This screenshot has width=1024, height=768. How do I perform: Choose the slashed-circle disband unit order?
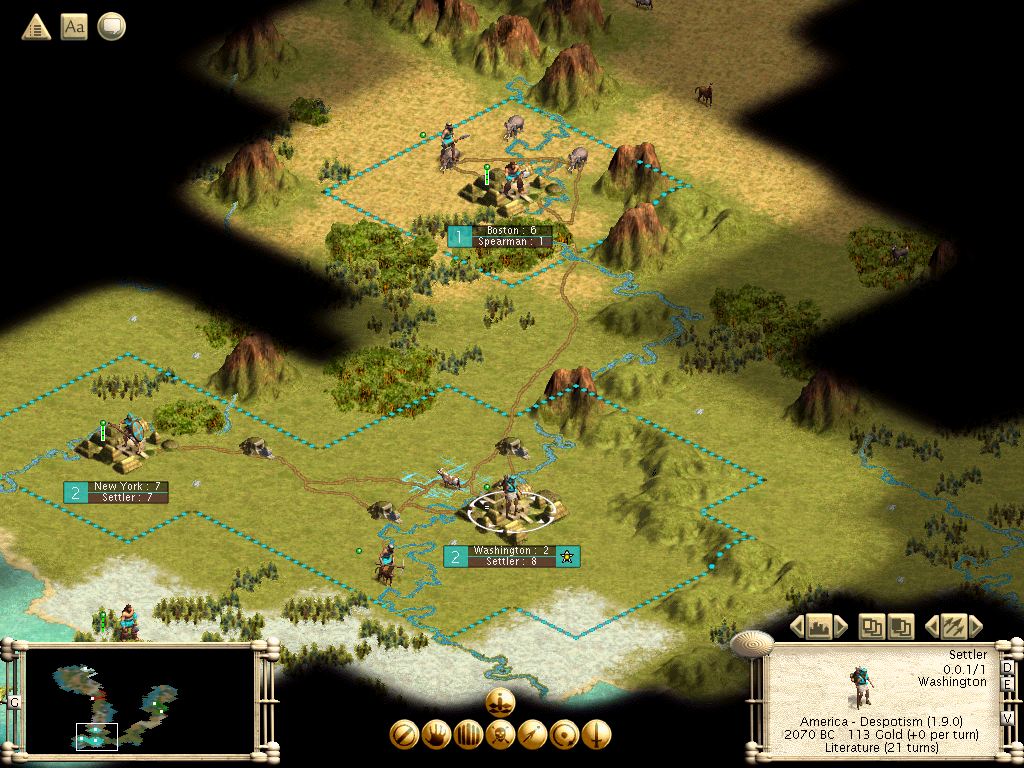(404, 735)
